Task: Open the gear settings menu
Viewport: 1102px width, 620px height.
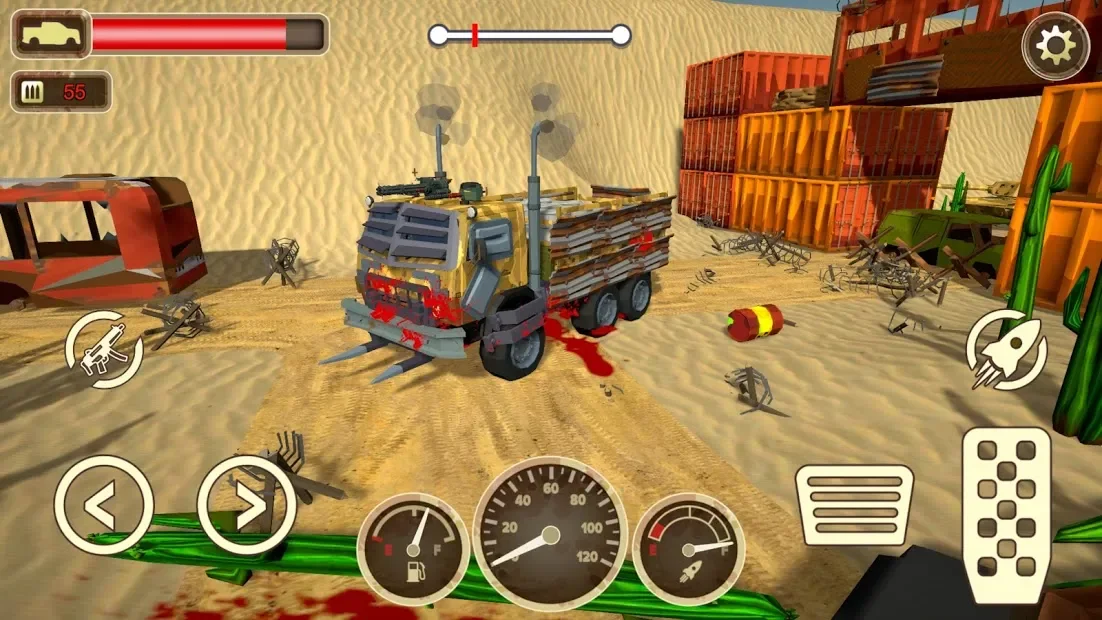Action: point(1056,45)
